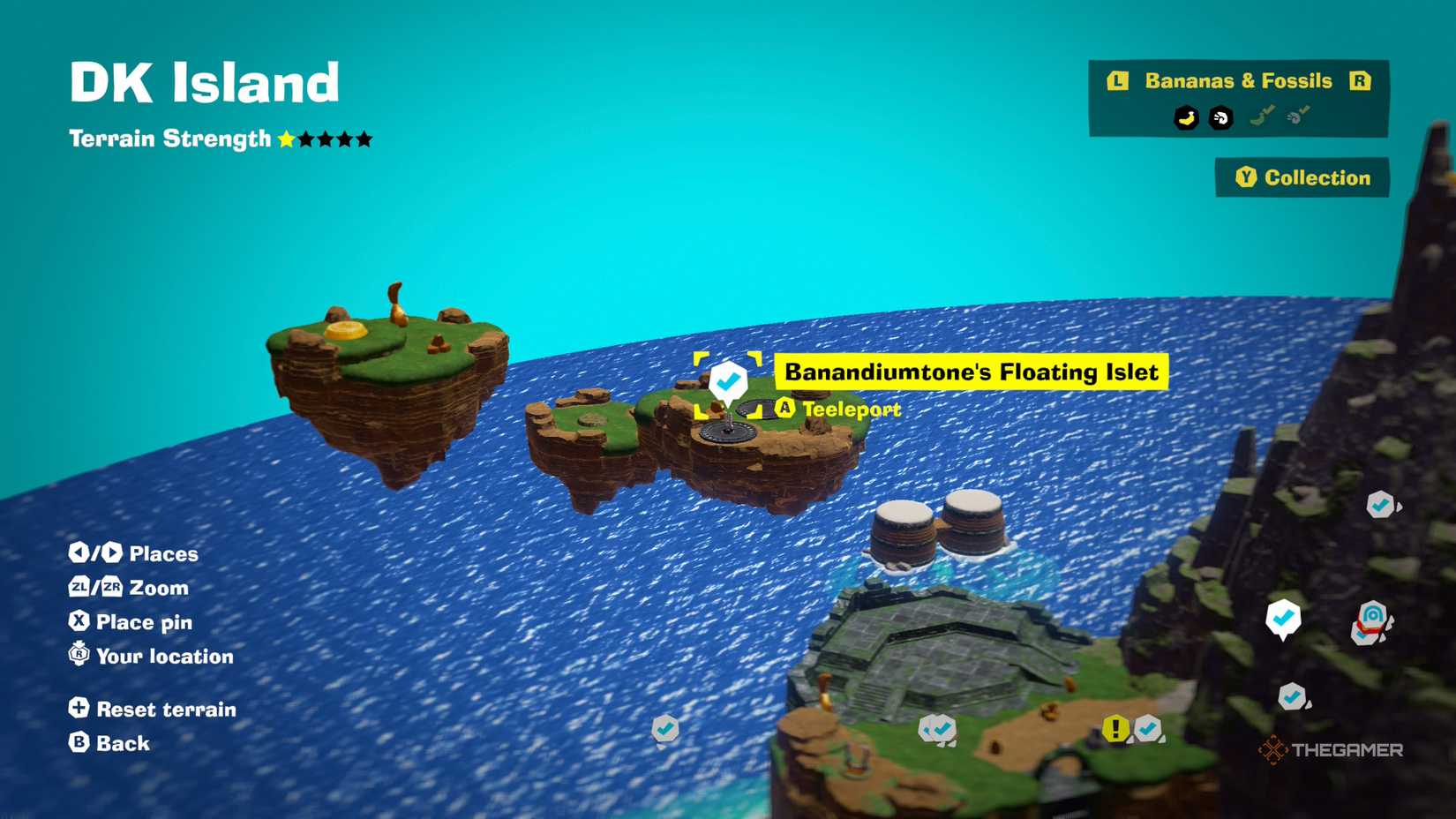The width and height of the screenshot is (1456, 819).
Task: Click the grayed-out fossil checkmark icon
Action: pyautogui.click(x=1295, y=117)
